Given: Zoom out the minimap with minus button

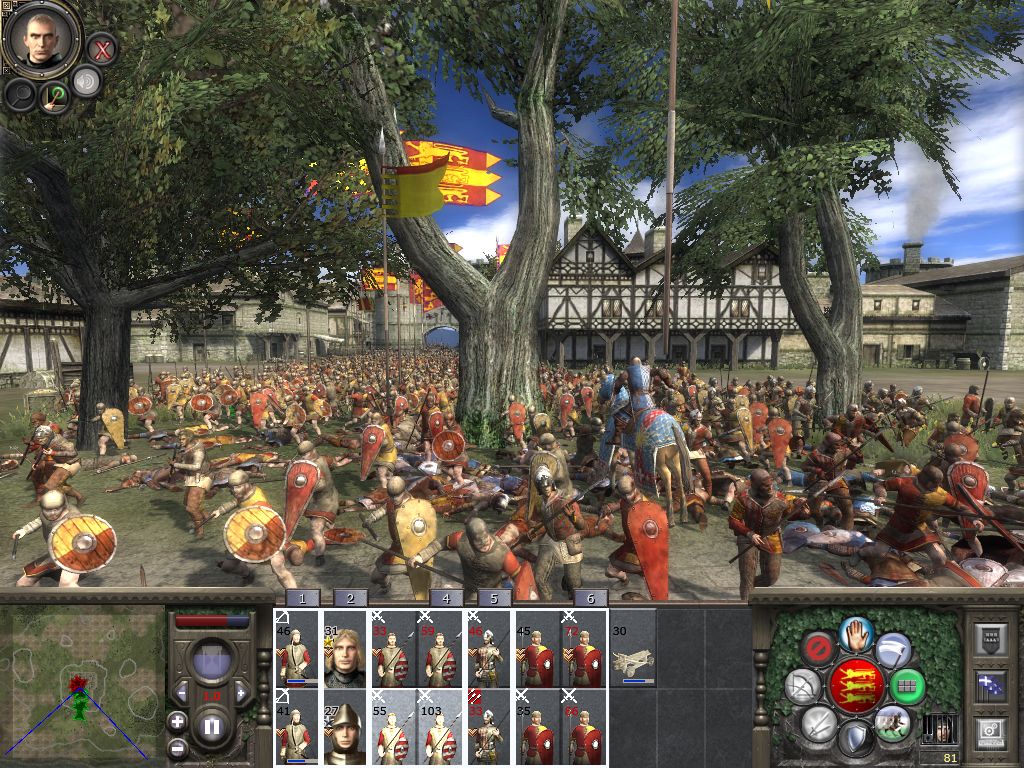Looking at the screenshot, I should point(177,747).
